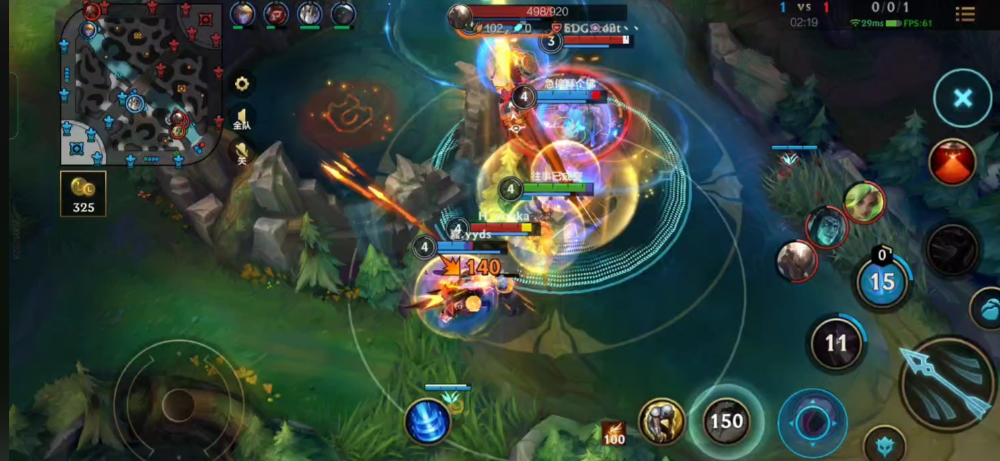Toggle the 关 microphone button
The width and height of the screenshot is (1000, 461).
tap(242, 153)
